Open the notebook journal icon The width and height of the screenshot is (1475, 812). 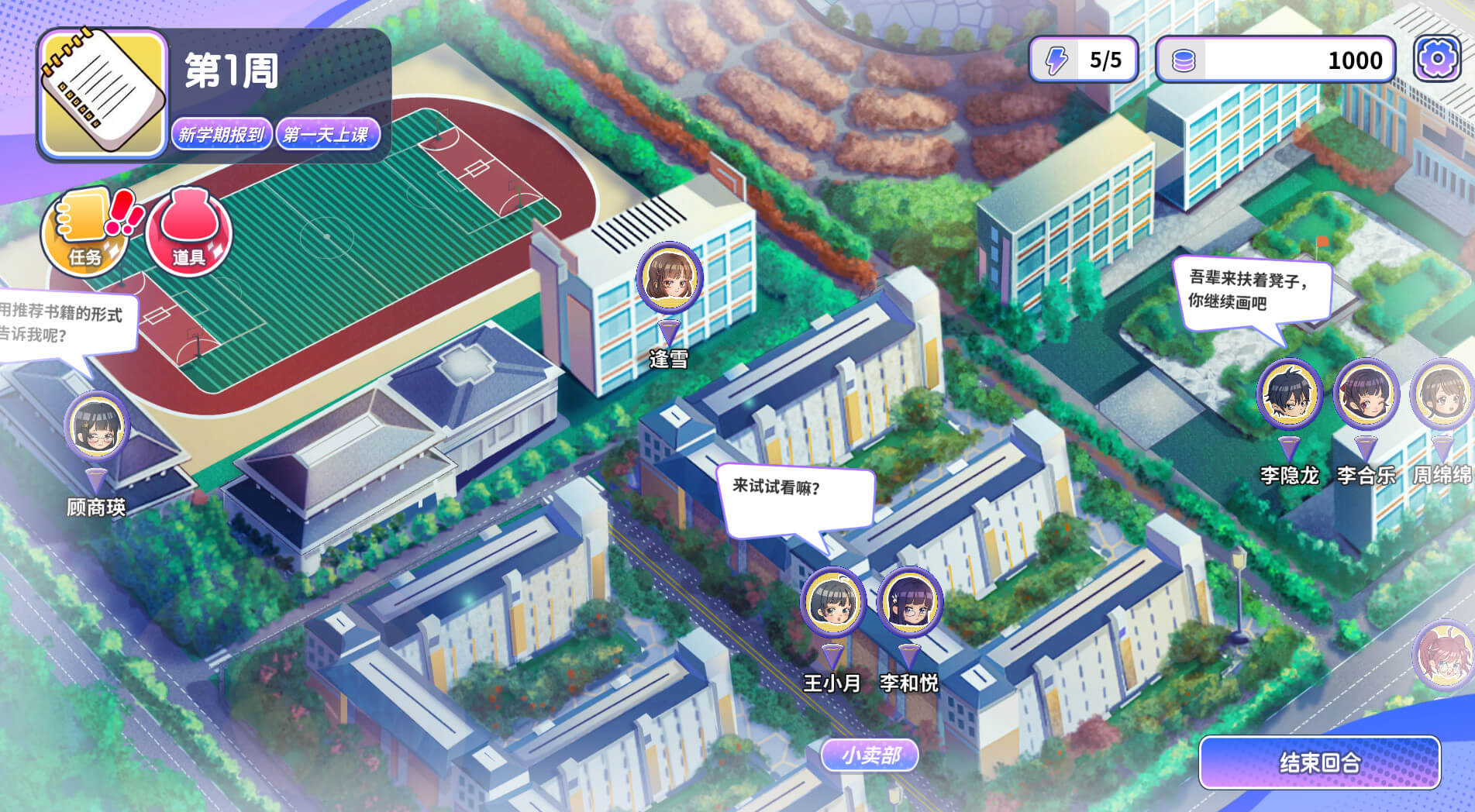point(103,94)
